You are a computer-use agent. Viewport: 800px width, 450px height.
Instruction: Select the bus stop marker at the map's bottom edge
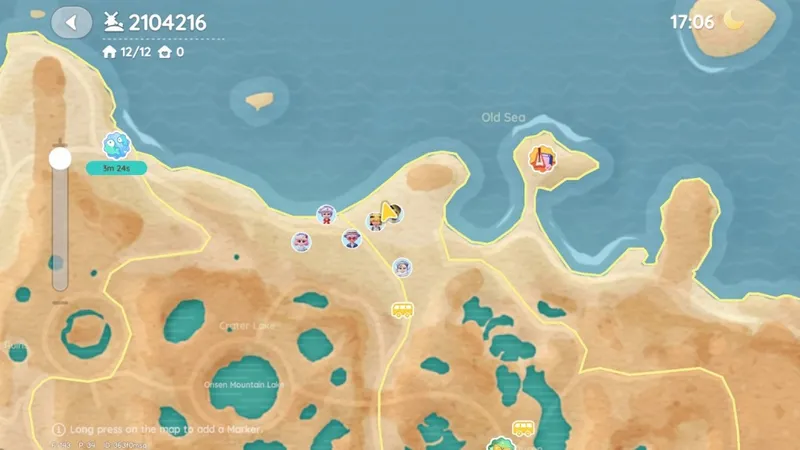click(x=523, y=429)
